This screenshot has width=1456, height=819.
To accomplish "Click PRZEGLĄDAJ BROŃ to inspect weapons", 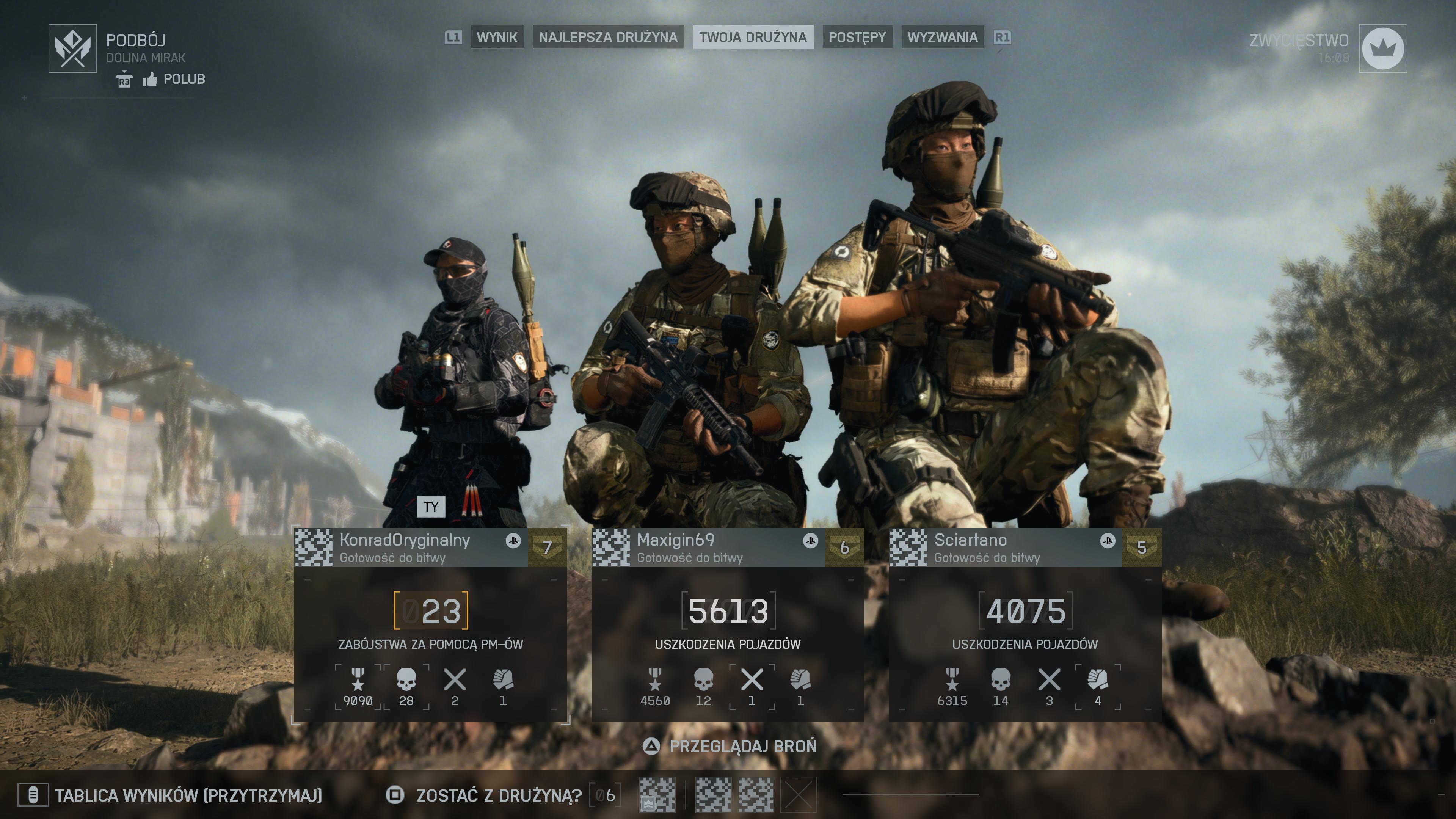I will click(x=742, y=746).
